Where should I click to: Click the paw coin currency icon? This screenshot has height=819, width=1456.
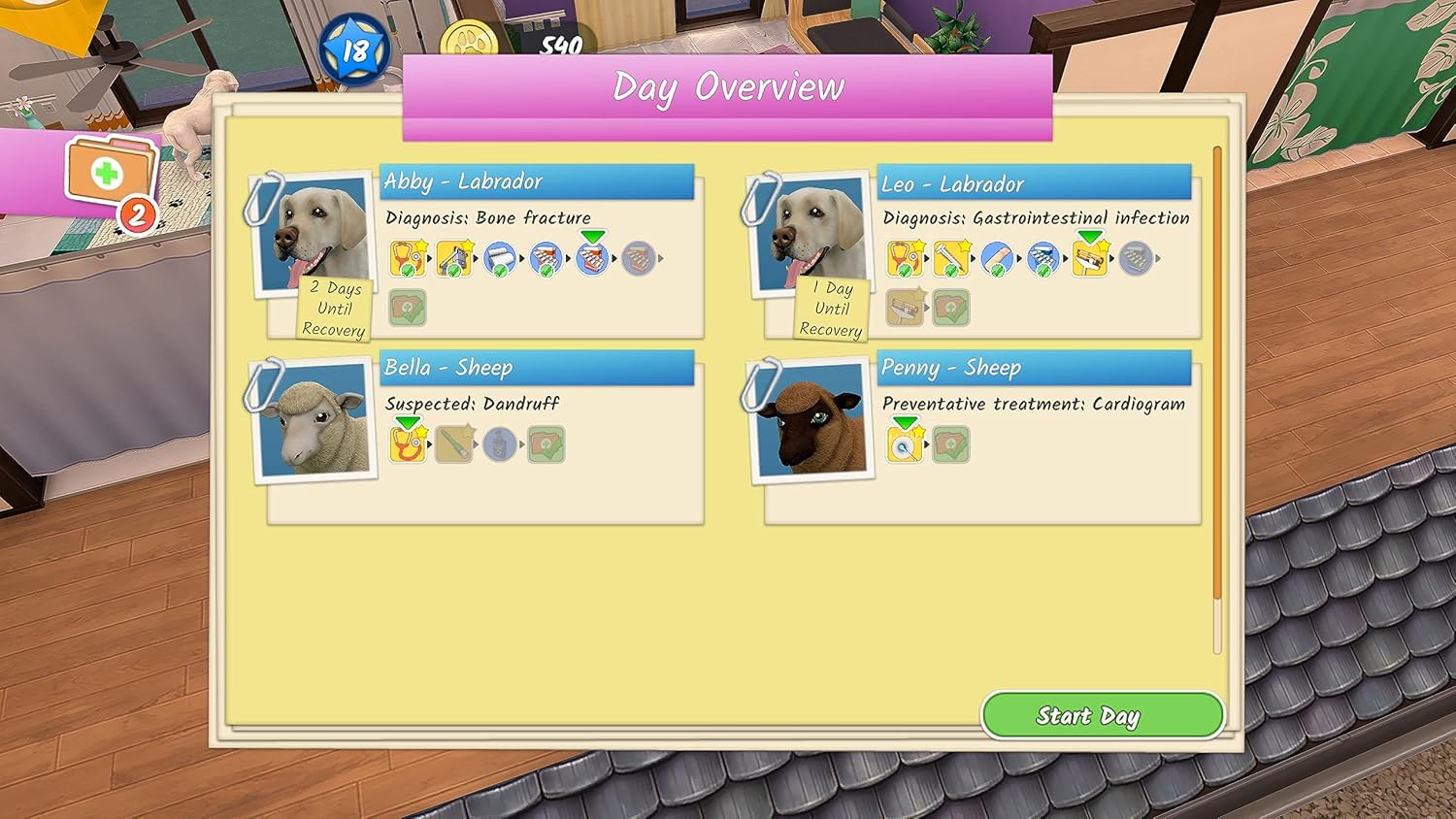[x=468, y=43]
